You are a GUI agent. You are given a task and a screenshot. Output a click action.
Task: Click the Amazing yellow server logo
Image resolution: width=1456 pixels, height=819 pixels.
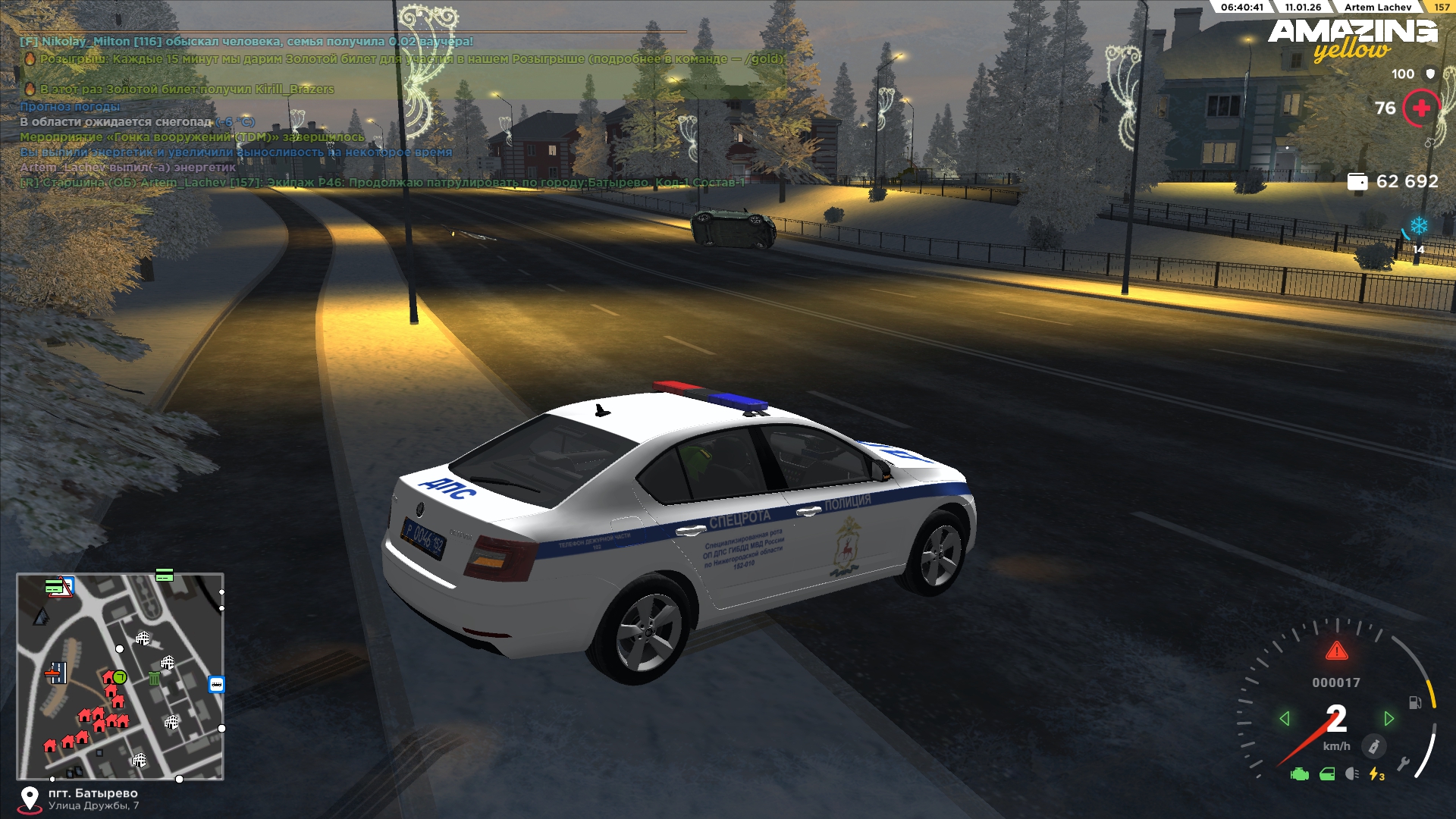(1353, 39)
